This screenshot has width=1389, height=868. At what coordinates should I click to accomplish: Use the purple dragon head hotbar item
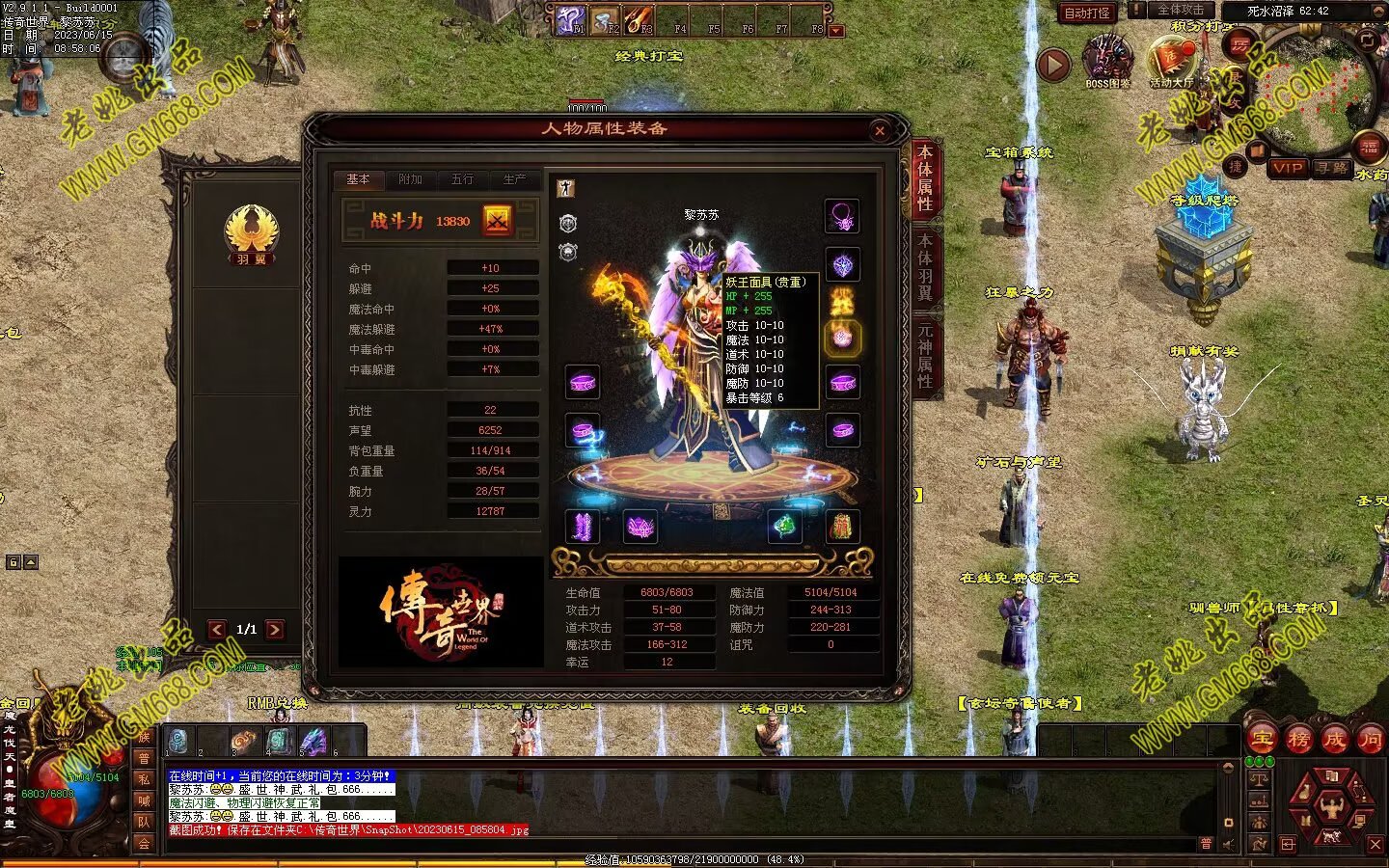(x=313, y=741)
